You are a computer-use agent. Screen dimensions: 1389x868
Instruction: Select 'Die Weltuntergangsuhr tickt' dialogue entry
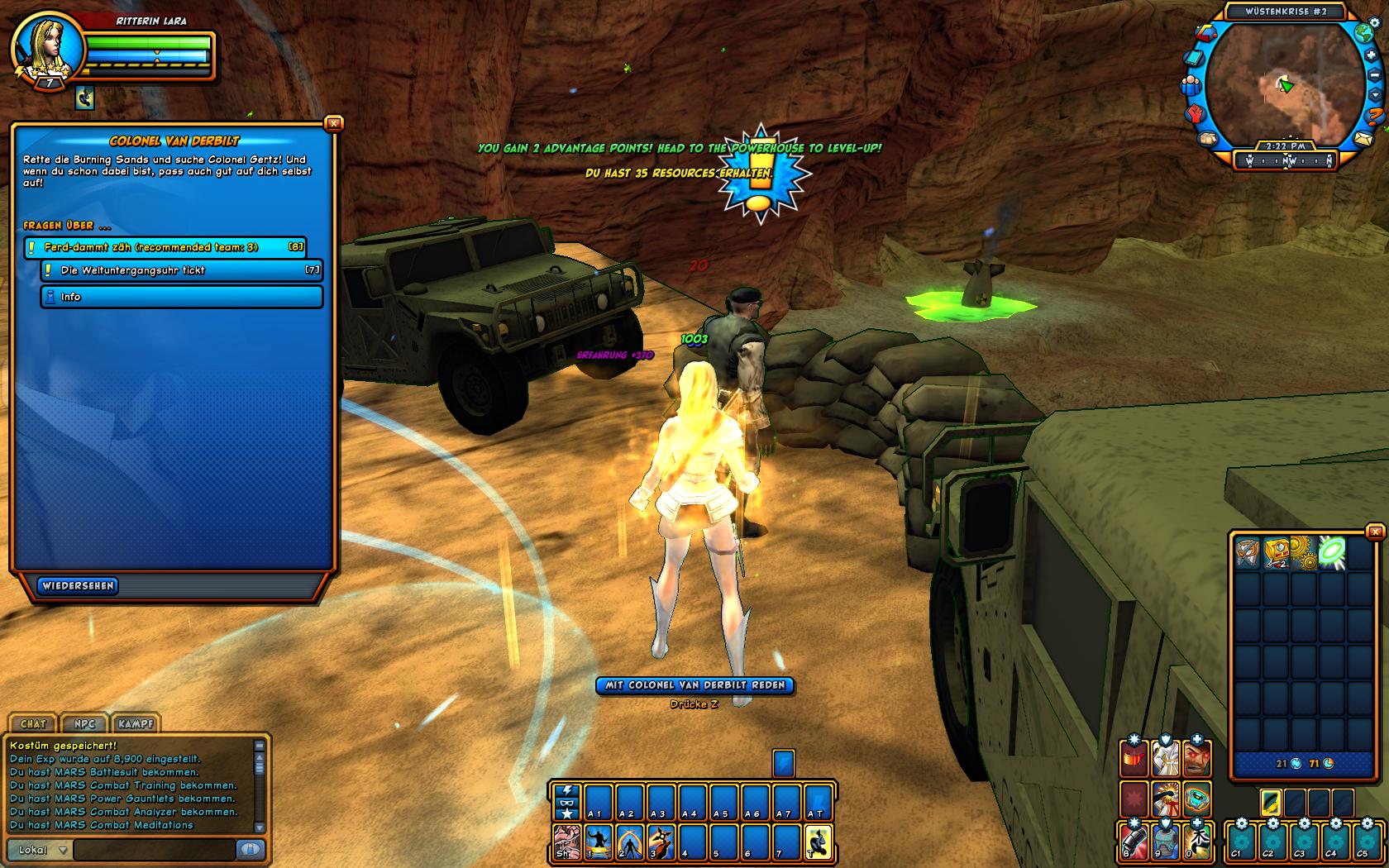pyautogui.click(x=182, y=270)
